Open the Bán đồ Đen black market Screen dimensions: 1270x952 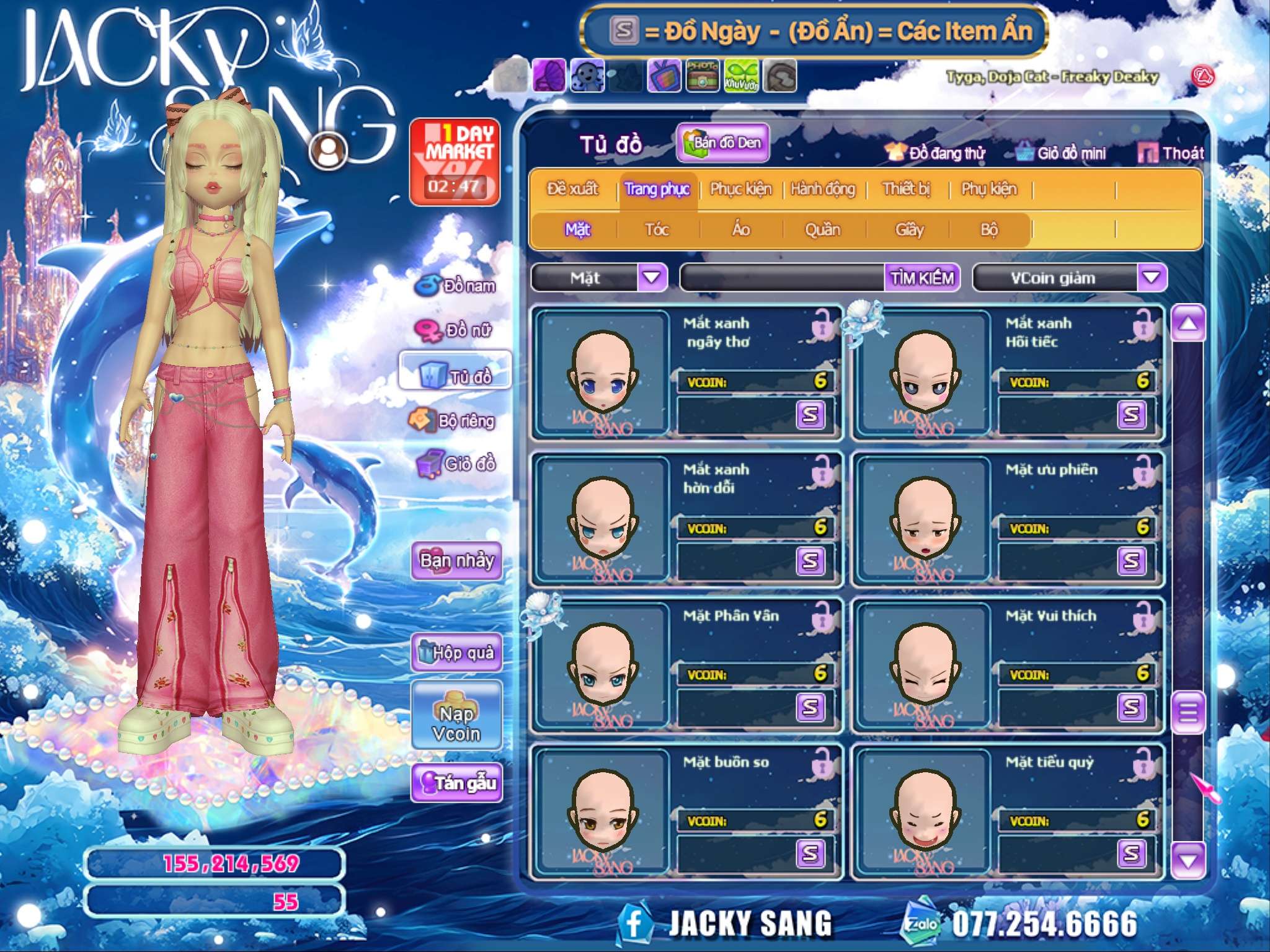click(722, 143)
